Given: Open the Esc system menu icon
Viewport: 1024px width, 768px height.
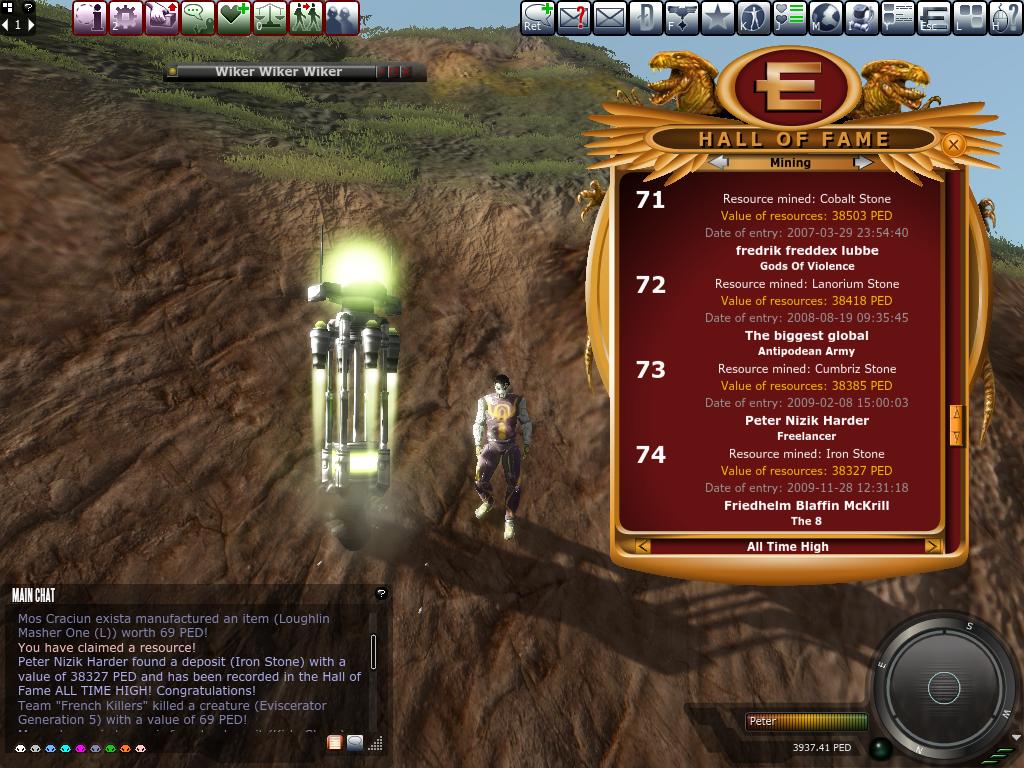Looking at the screenshot, I should [x=933, y=18].
